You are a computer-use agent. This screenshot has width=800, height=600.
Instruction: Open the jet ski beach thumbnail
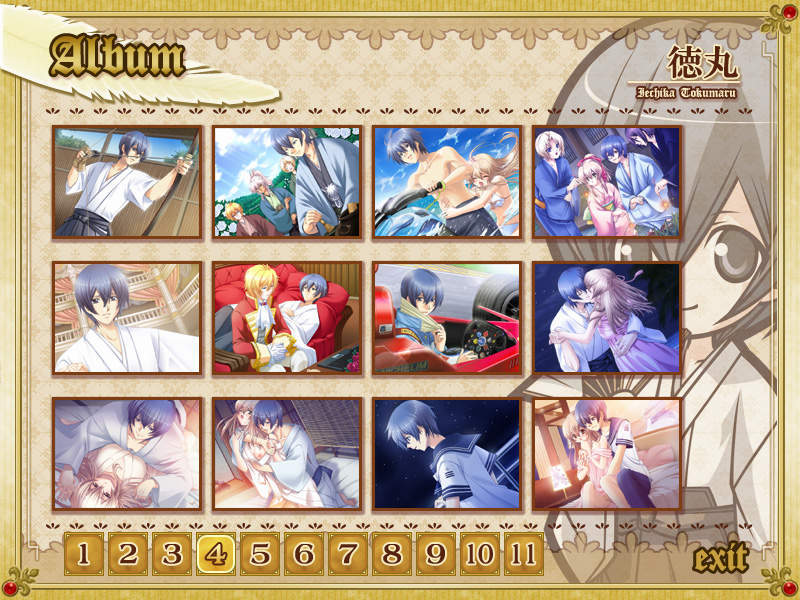(x=447, y=182)
